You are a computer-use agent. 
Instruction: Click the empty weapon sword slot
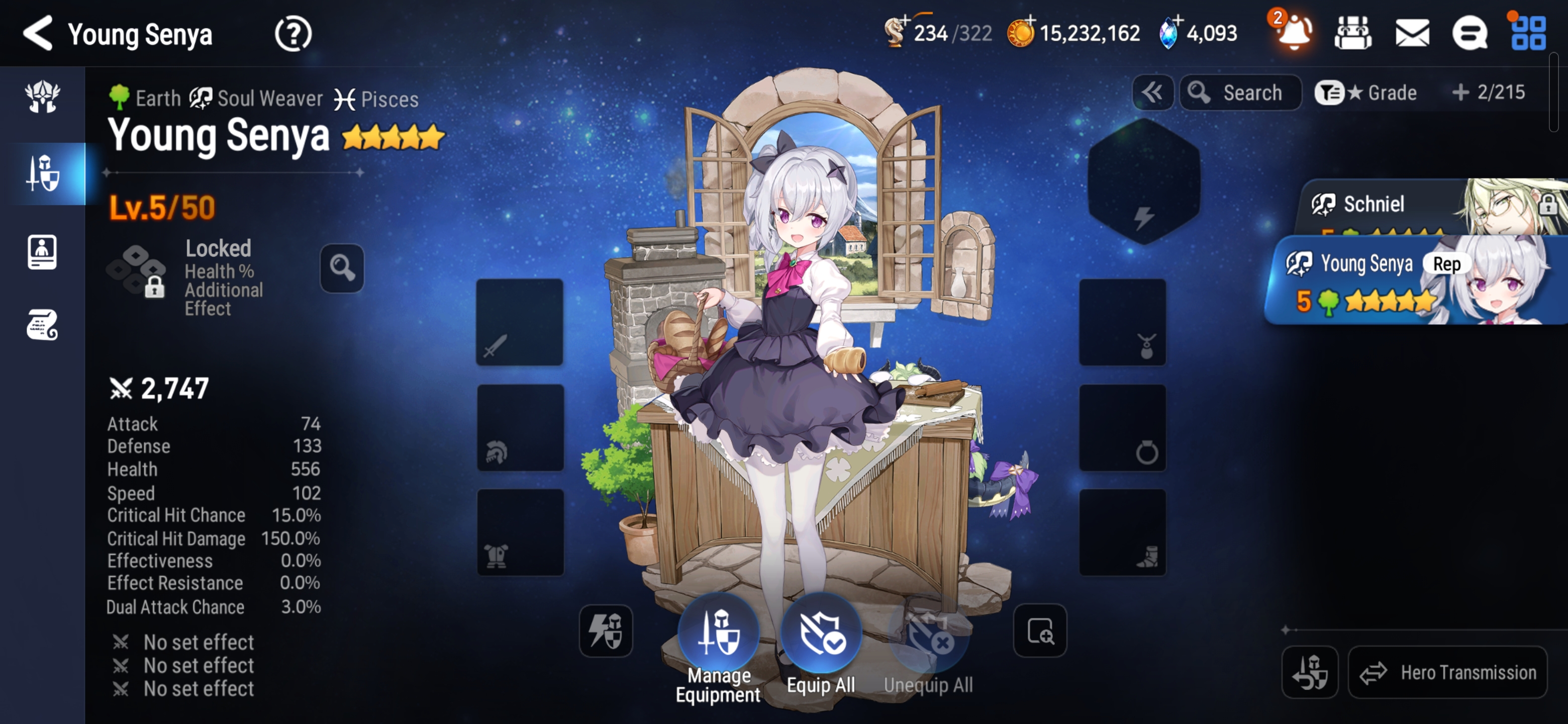pyautogui.click(x=519, y=323)
